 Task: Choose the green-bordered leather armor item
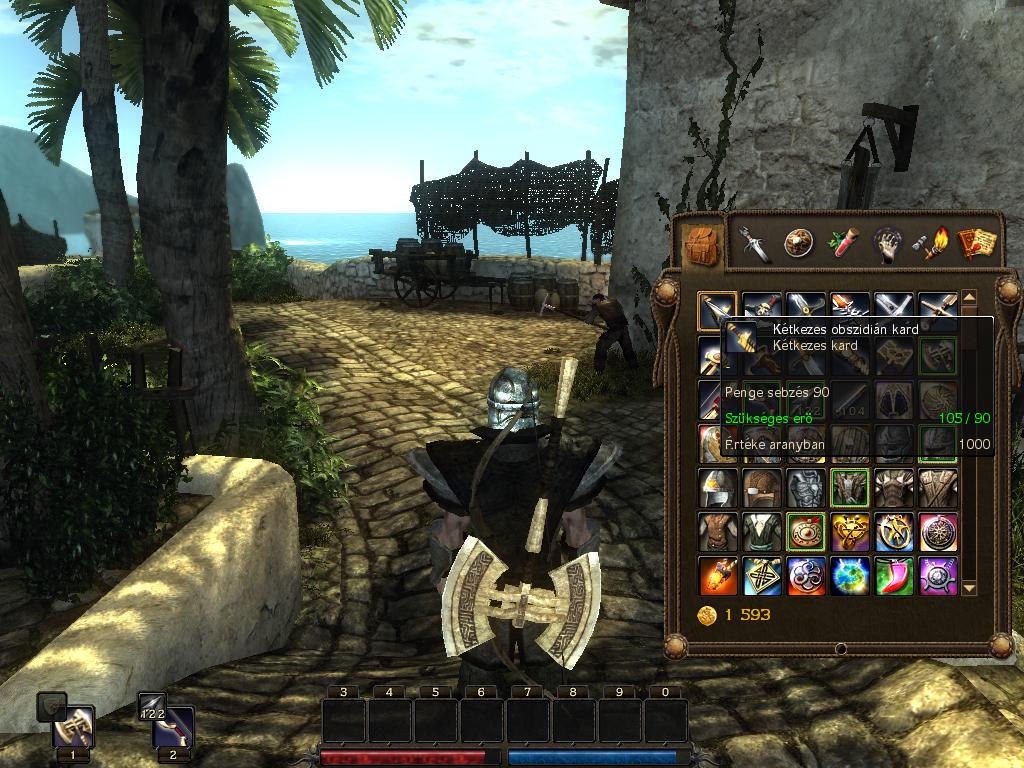(850, 488)
